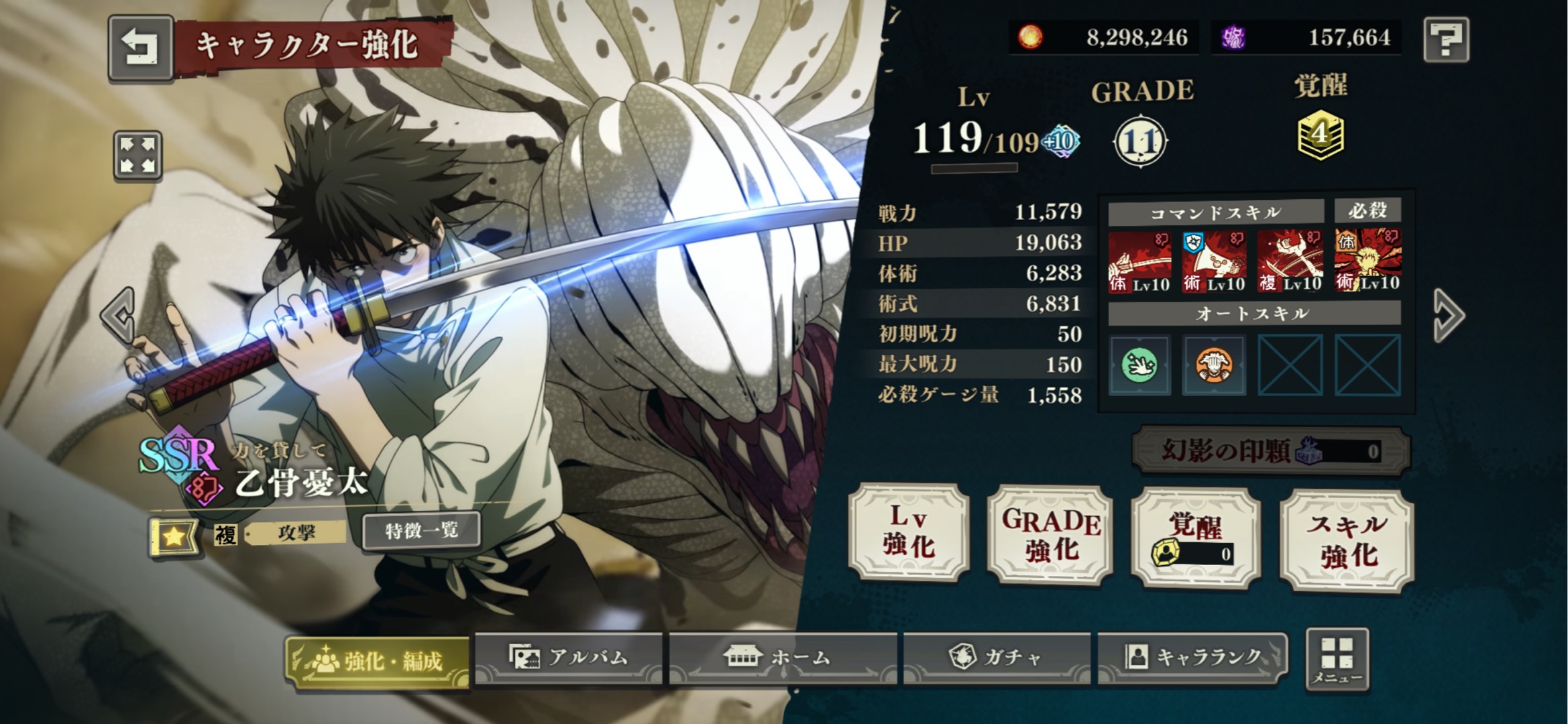Open the ガチャ tab
Screen dimensions: 1568x724
click(x=997, y=658)
